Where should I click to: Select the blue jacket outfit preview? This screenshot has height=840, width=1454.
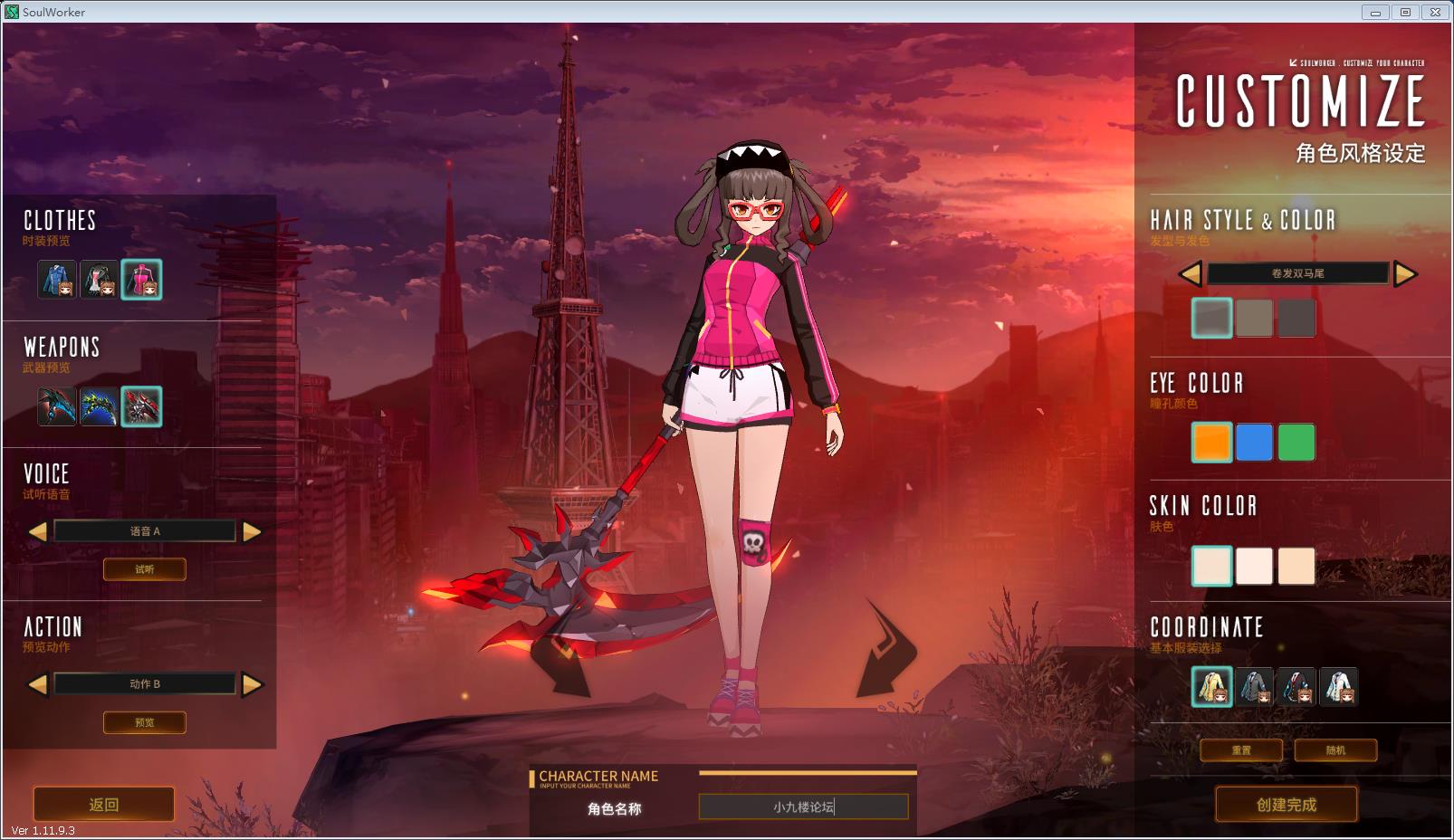[x=57, y=280]
